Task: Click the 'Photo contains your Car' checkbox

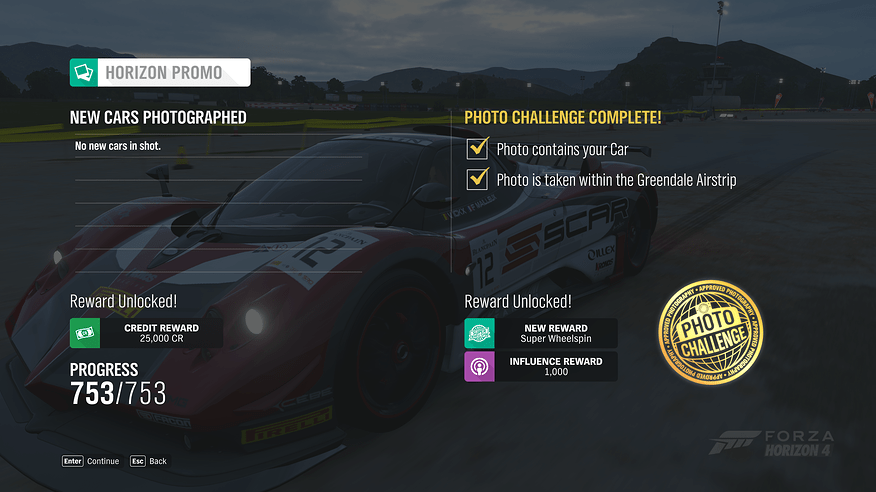Action: 477,150
